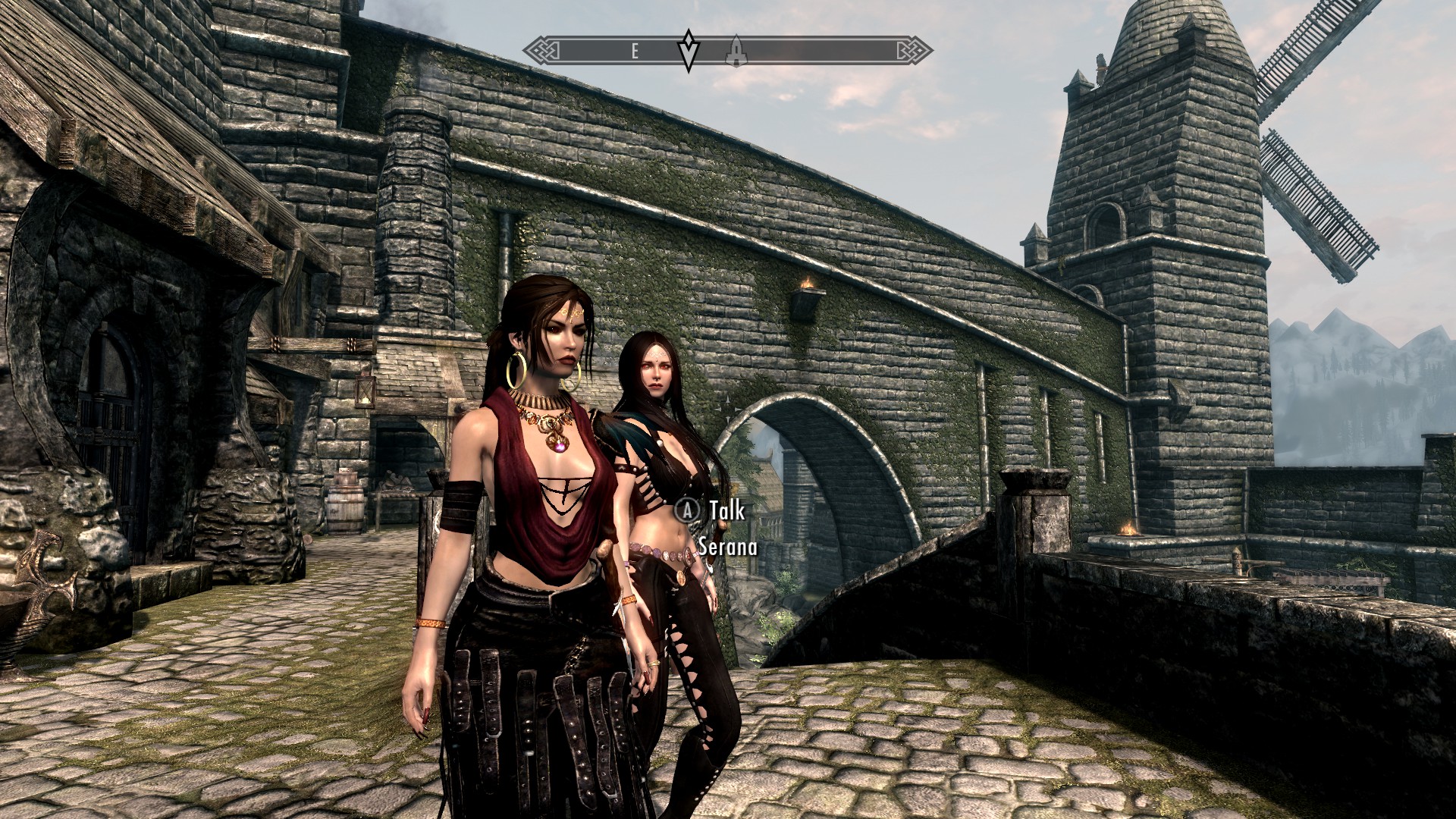Select the tower landmark icon on the compass
Viewport: 1456px width, 819px height.
coord(733,52)
